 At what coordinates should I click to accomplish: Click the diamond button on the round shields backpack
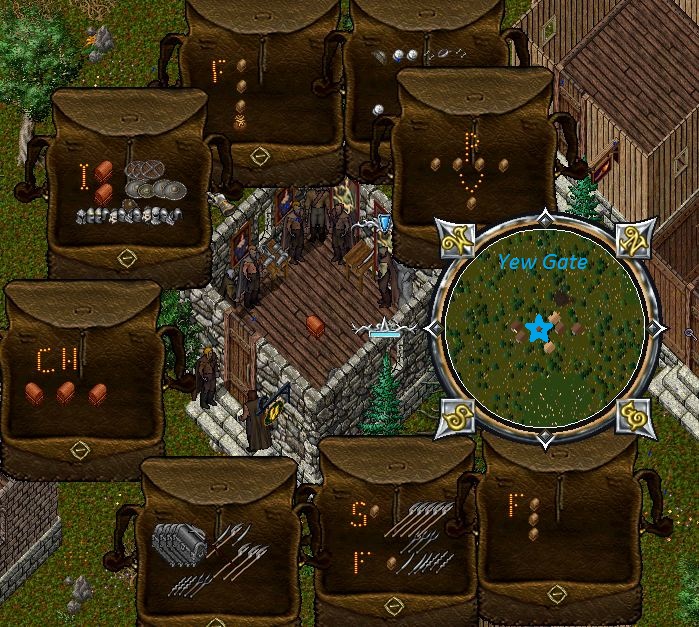click(x=127, y=259)
